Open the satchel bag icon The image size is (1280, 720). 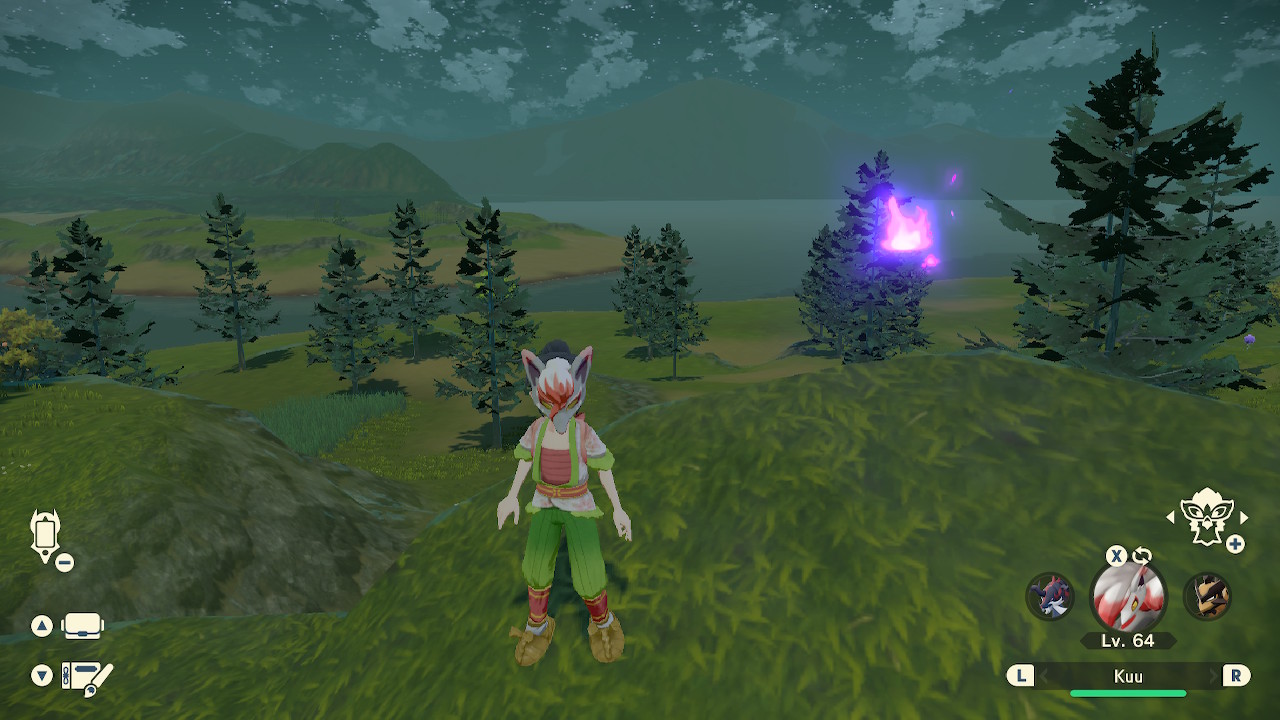[x=82, y=626]
